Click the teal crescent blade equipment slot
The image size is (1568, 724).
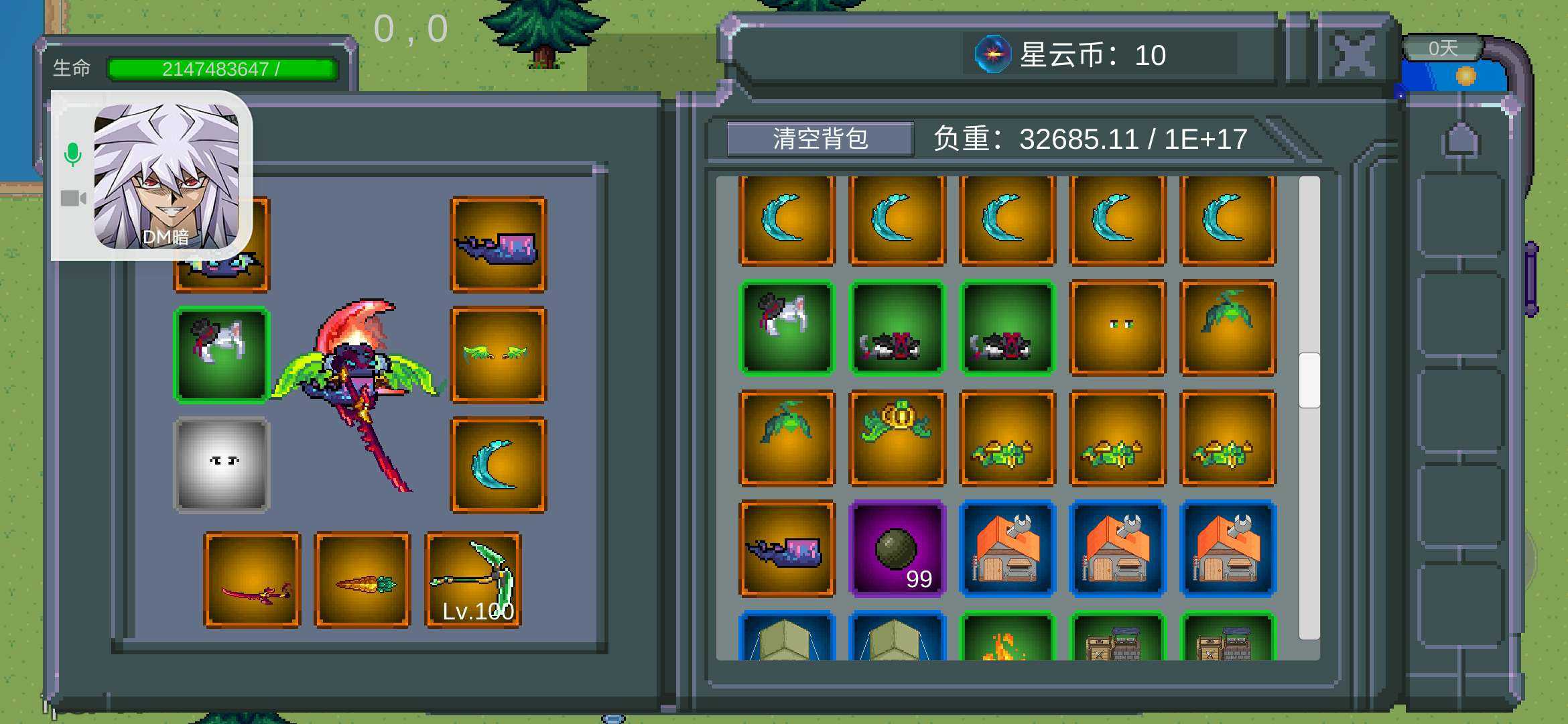tap(497, 463)
